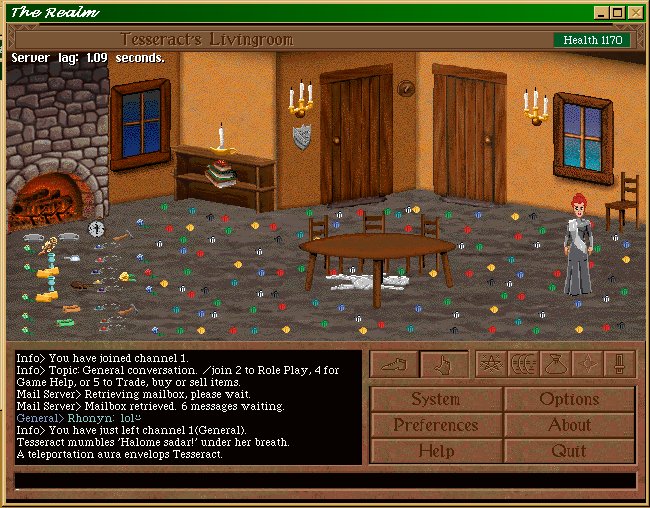Open the Preferences panel
650x508 pixels.
pos(436,425)
